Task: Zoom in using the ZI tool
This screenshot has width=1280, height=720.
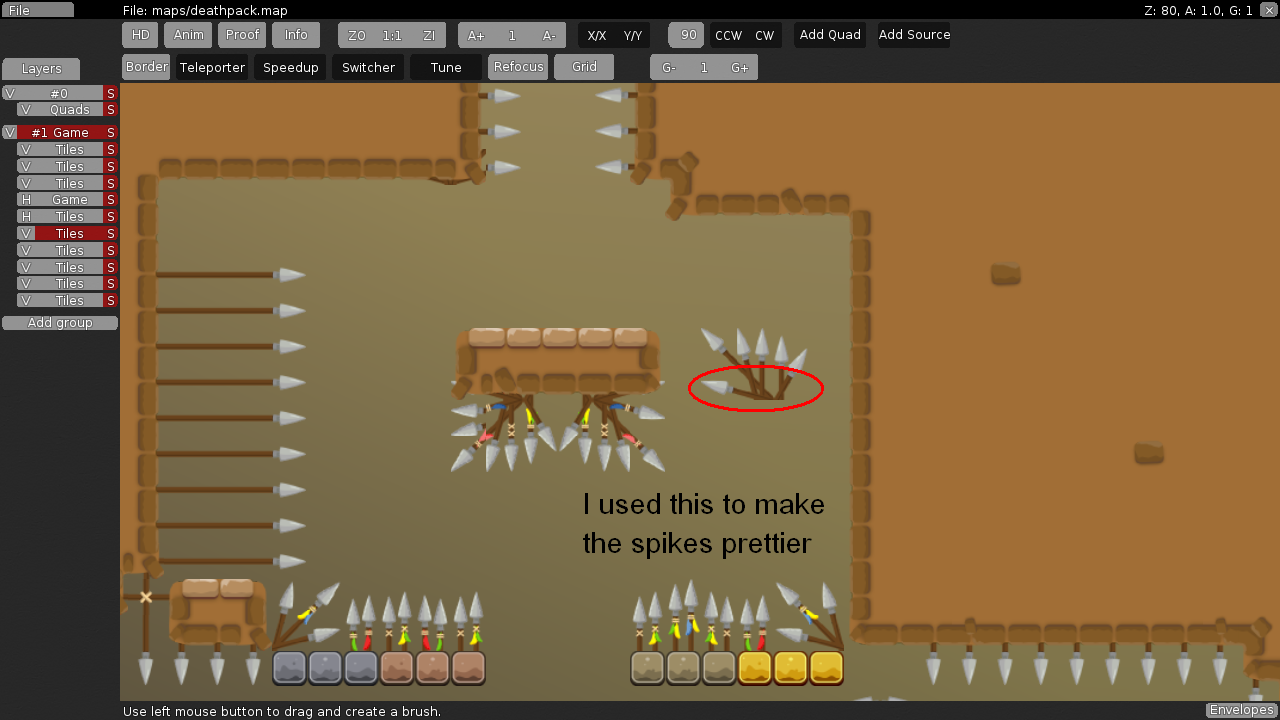Action: (x=428, y=35)
